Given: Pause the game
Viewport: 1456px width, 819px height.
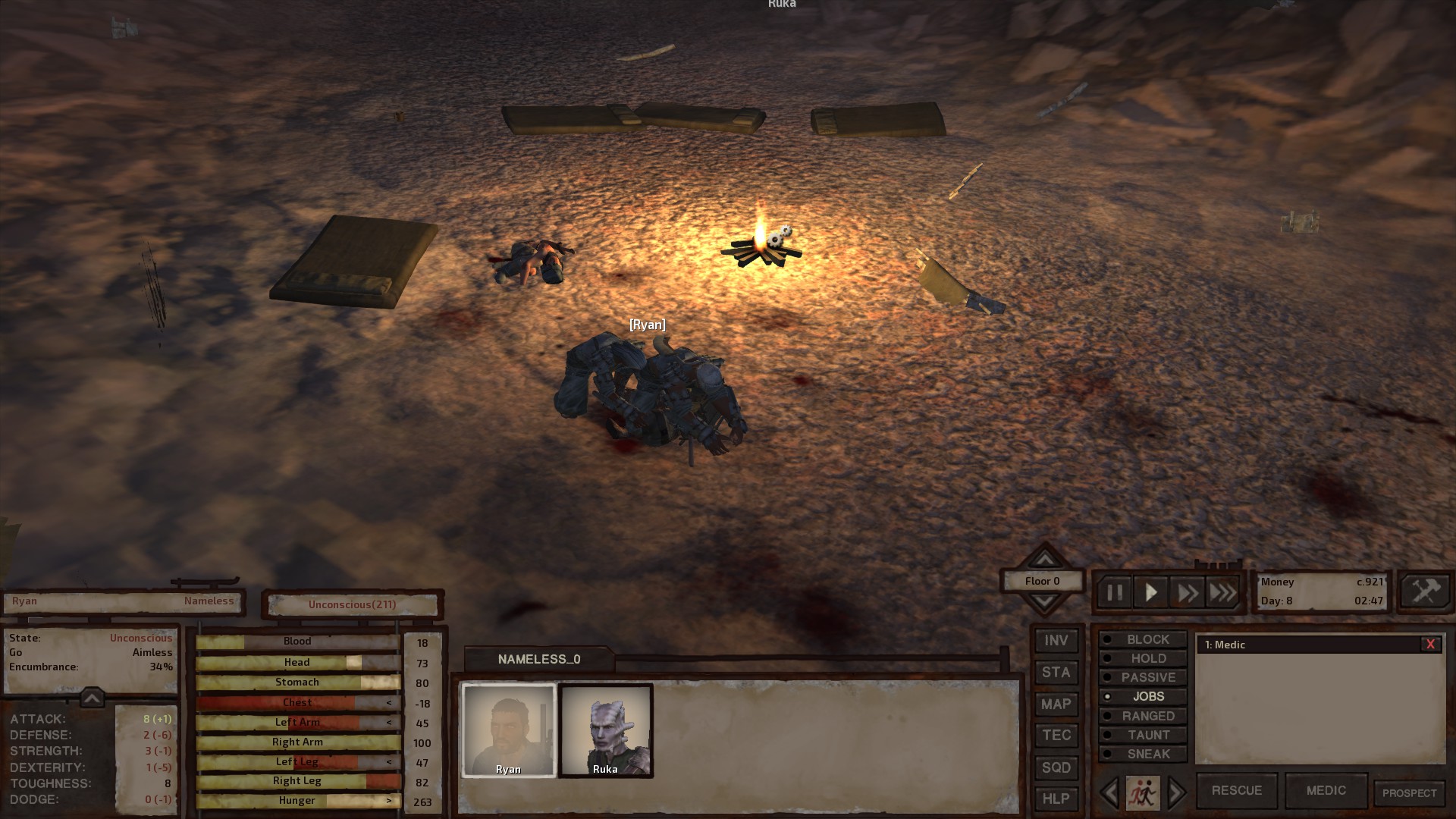Looking at the screenshot, I should pyautogui.click(x=1114, y=592).
